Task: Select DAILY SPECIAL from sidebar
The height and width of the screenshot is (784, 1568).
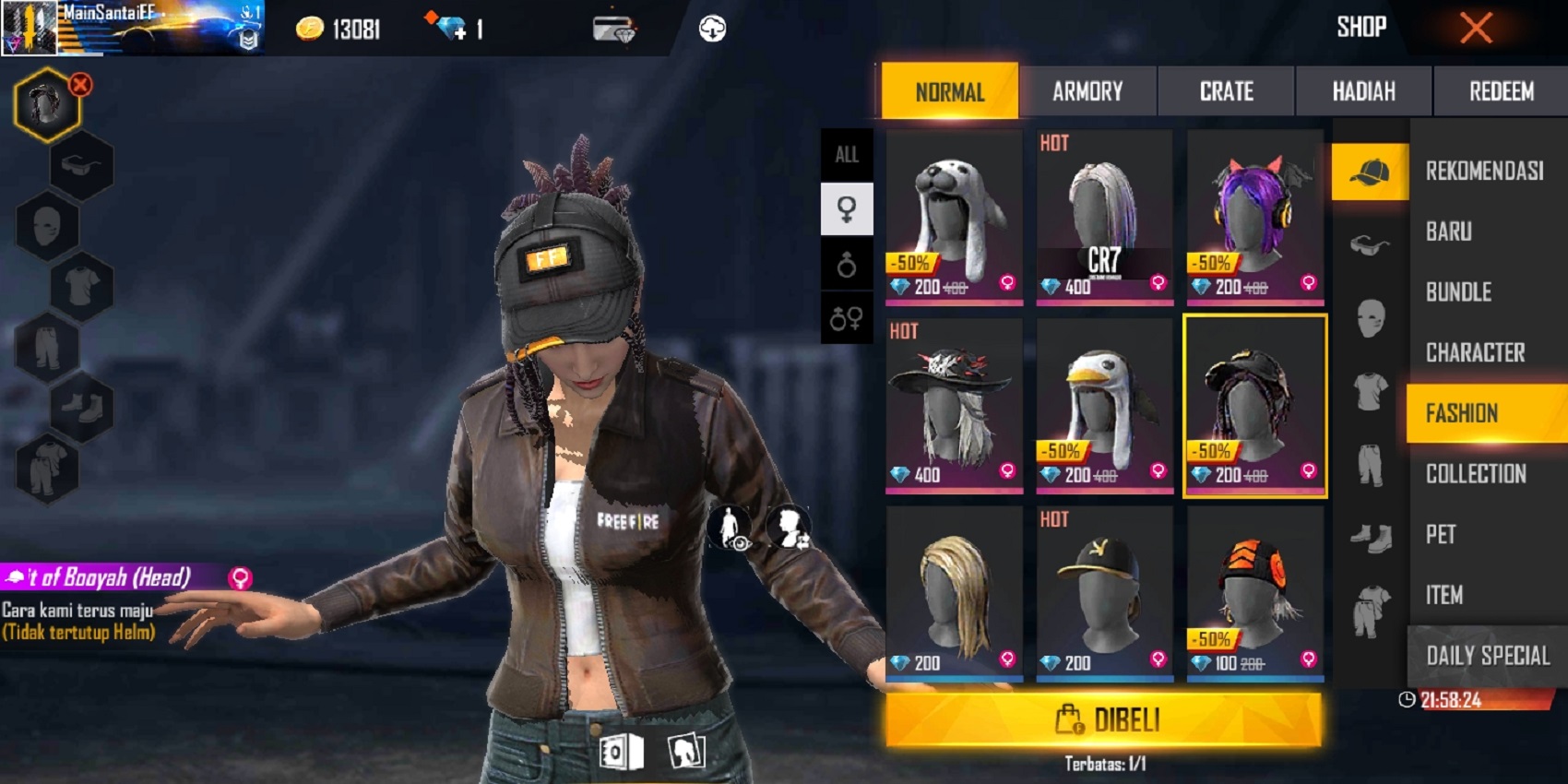Action: (x=1487, y=657)
